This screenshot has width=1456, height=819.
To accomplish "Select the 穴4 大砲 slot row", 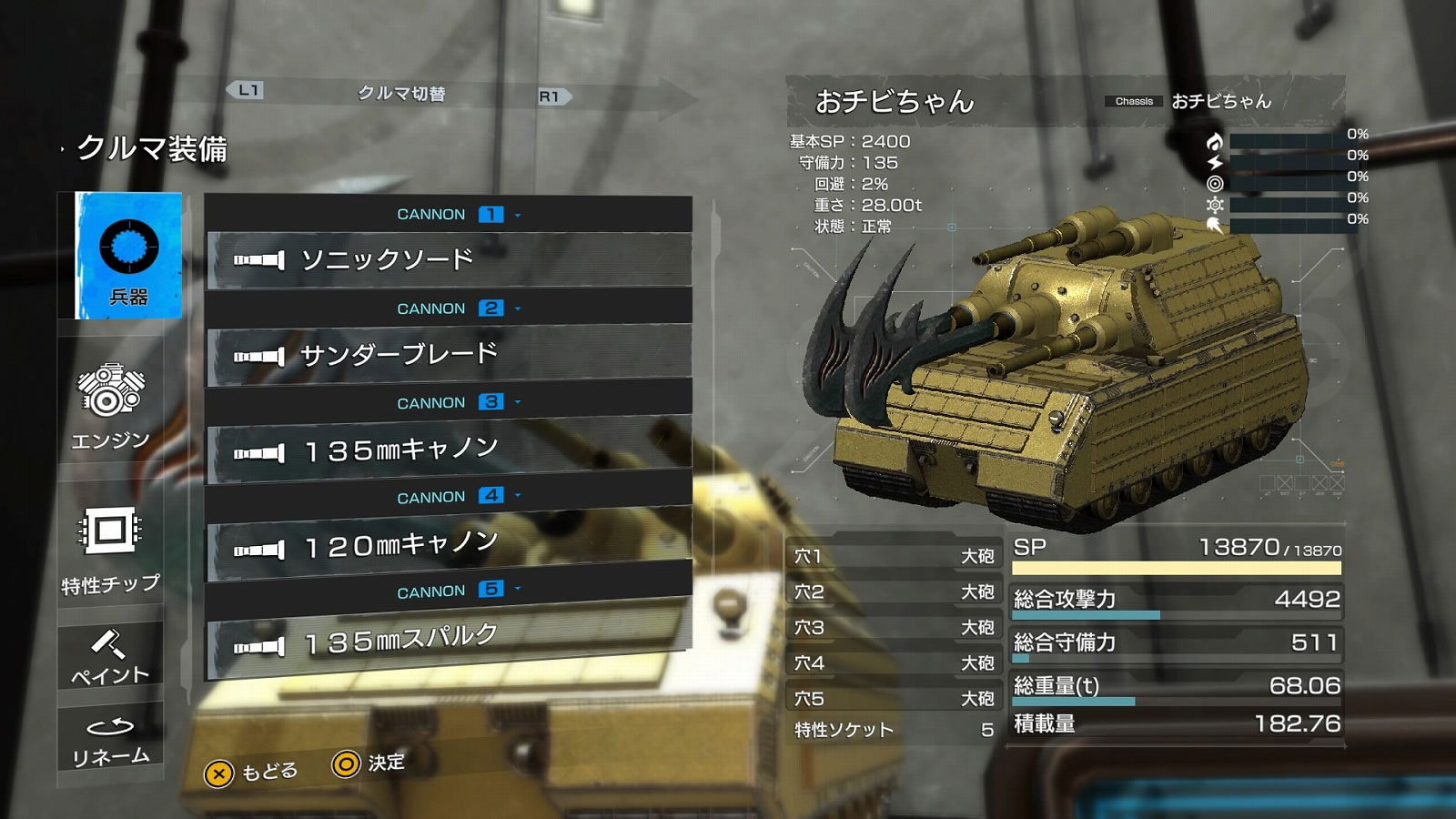I will click(894, 662).
